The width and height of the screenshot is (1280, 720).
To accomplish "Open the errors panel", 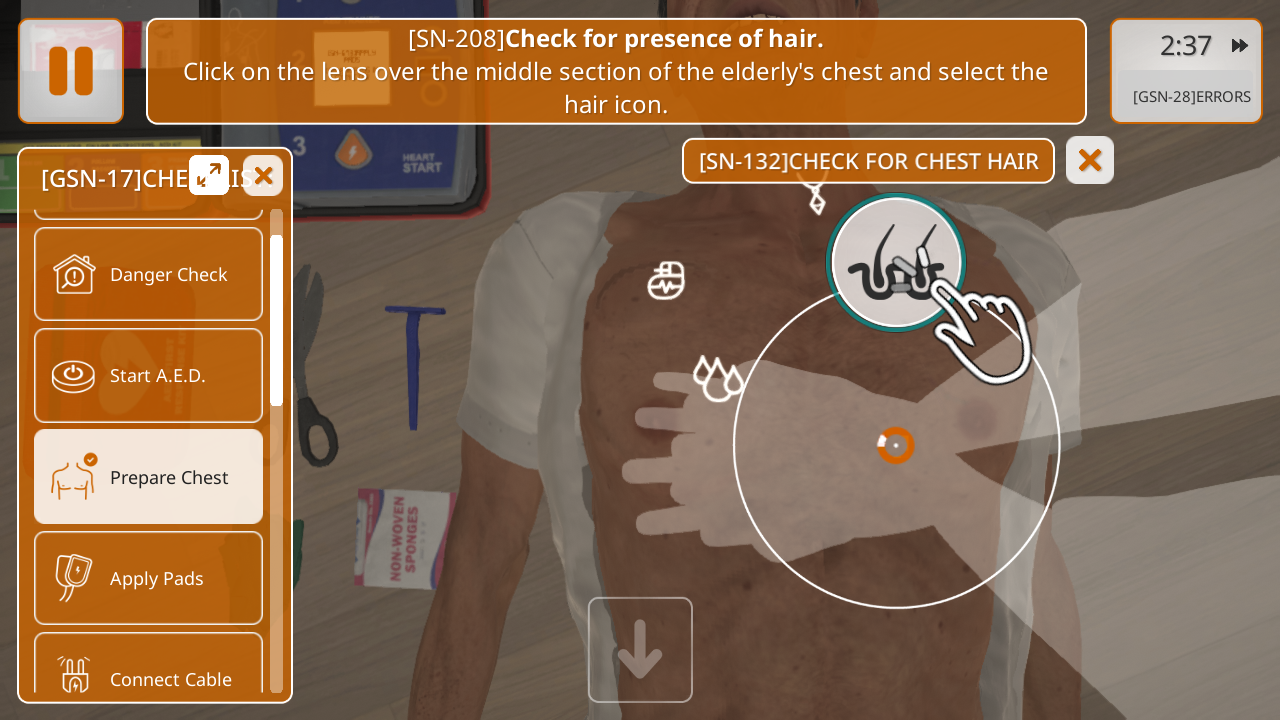I will click(1191, 97).
